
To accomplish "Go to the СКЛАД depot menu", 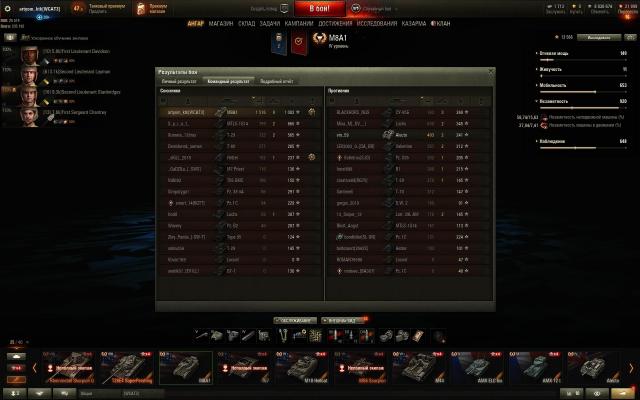I will point(247,23).
